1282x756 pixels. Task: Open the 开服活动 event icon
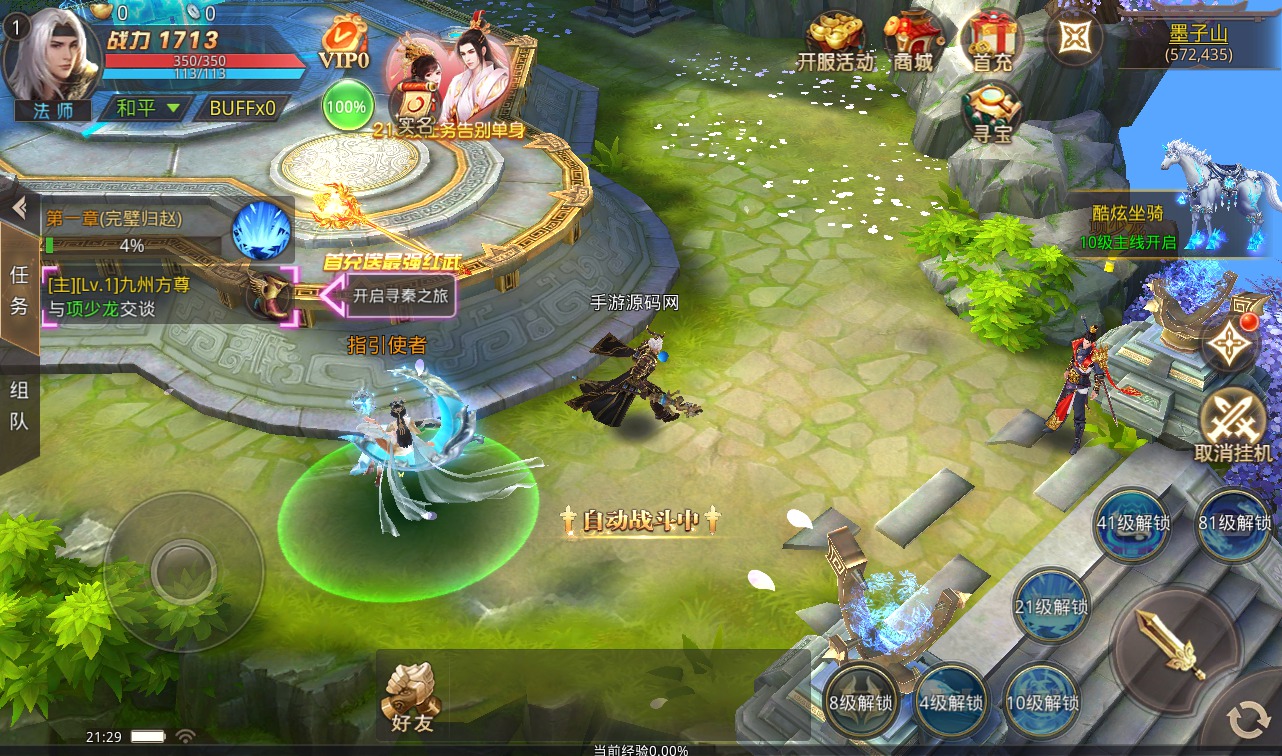(x=835, y=42)
